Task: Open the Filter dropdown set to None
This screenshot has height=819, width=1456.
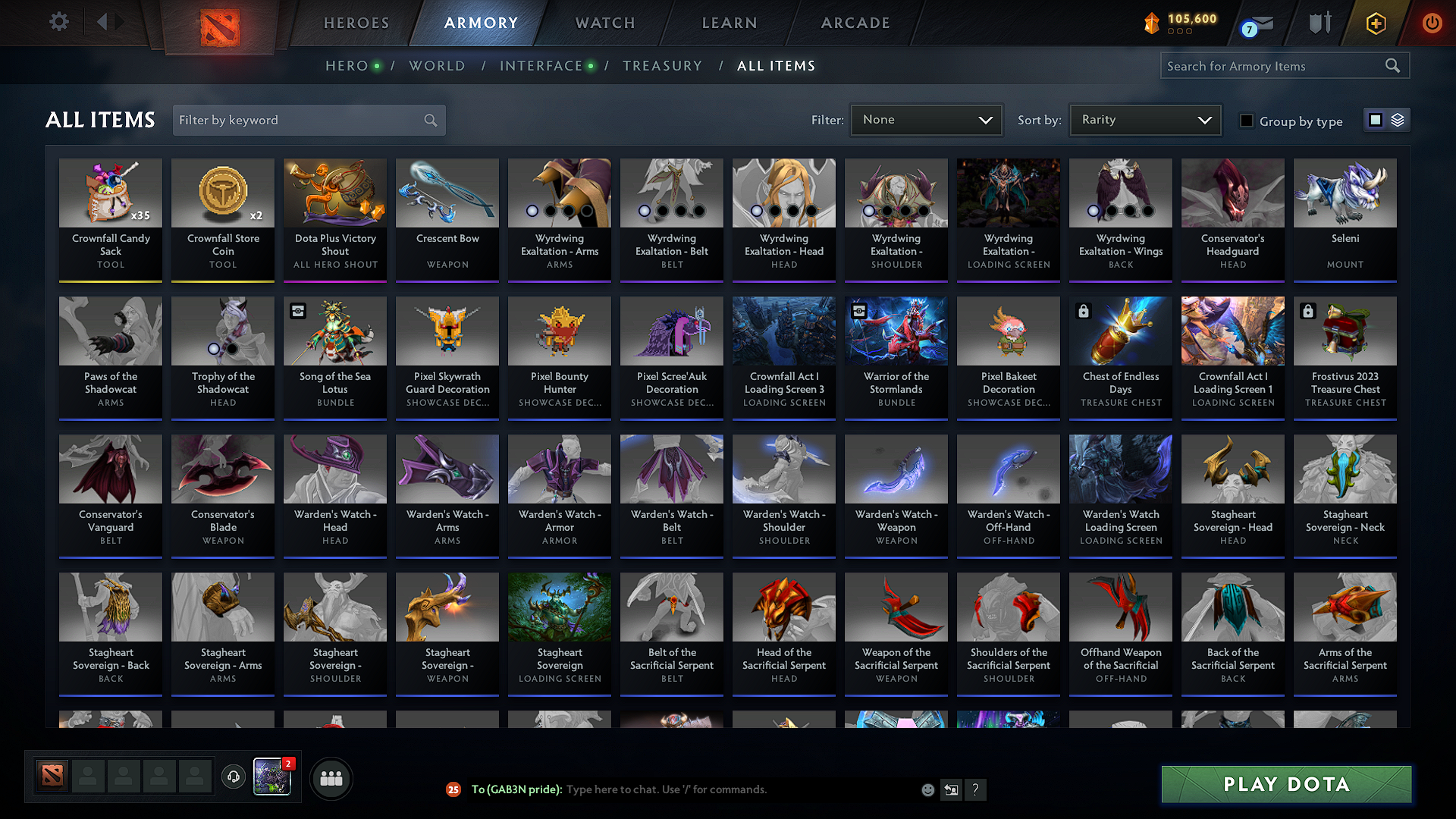Action: (926, 119)
